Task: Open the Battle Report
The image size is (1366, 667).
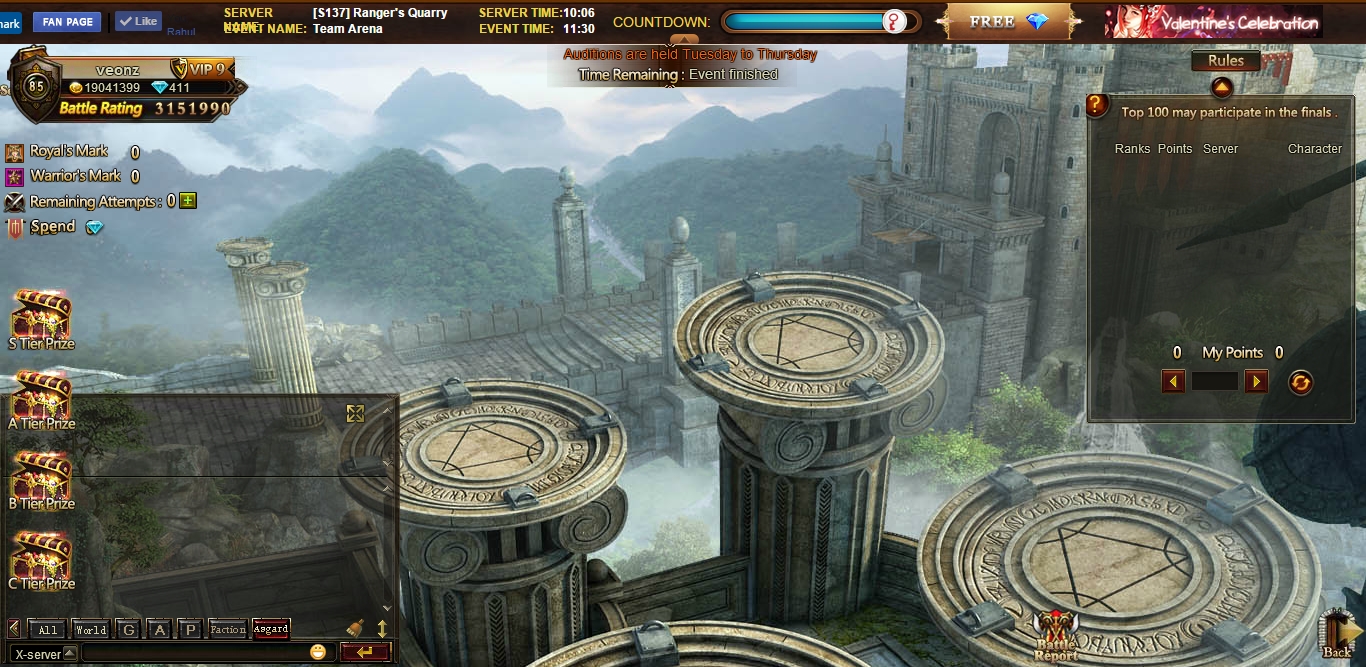Action: click(x=1056, y=636)
